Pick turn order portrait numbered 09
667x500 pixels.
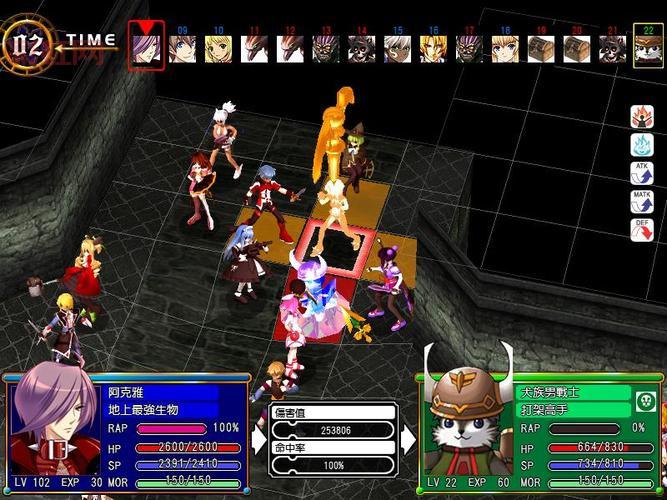point(182,48)
